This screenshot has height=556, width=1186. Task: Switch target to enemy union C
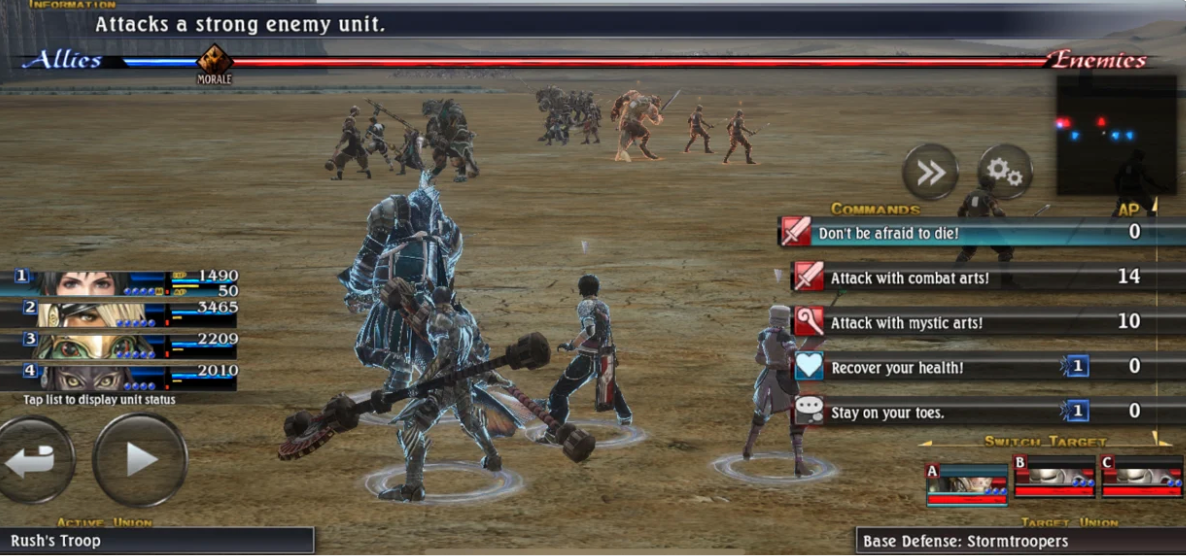1141,478
